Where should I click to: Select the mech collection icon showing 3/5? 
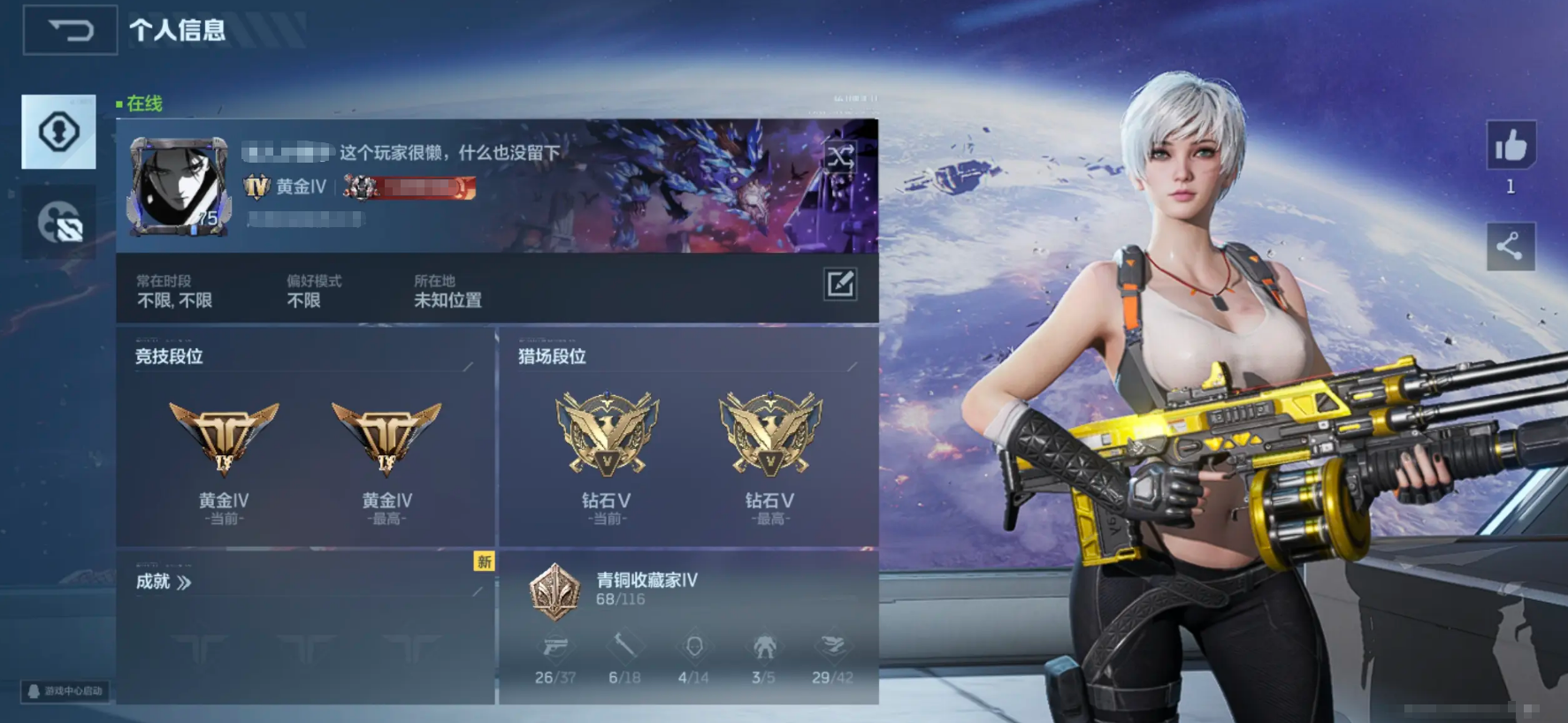click(763, 648)
